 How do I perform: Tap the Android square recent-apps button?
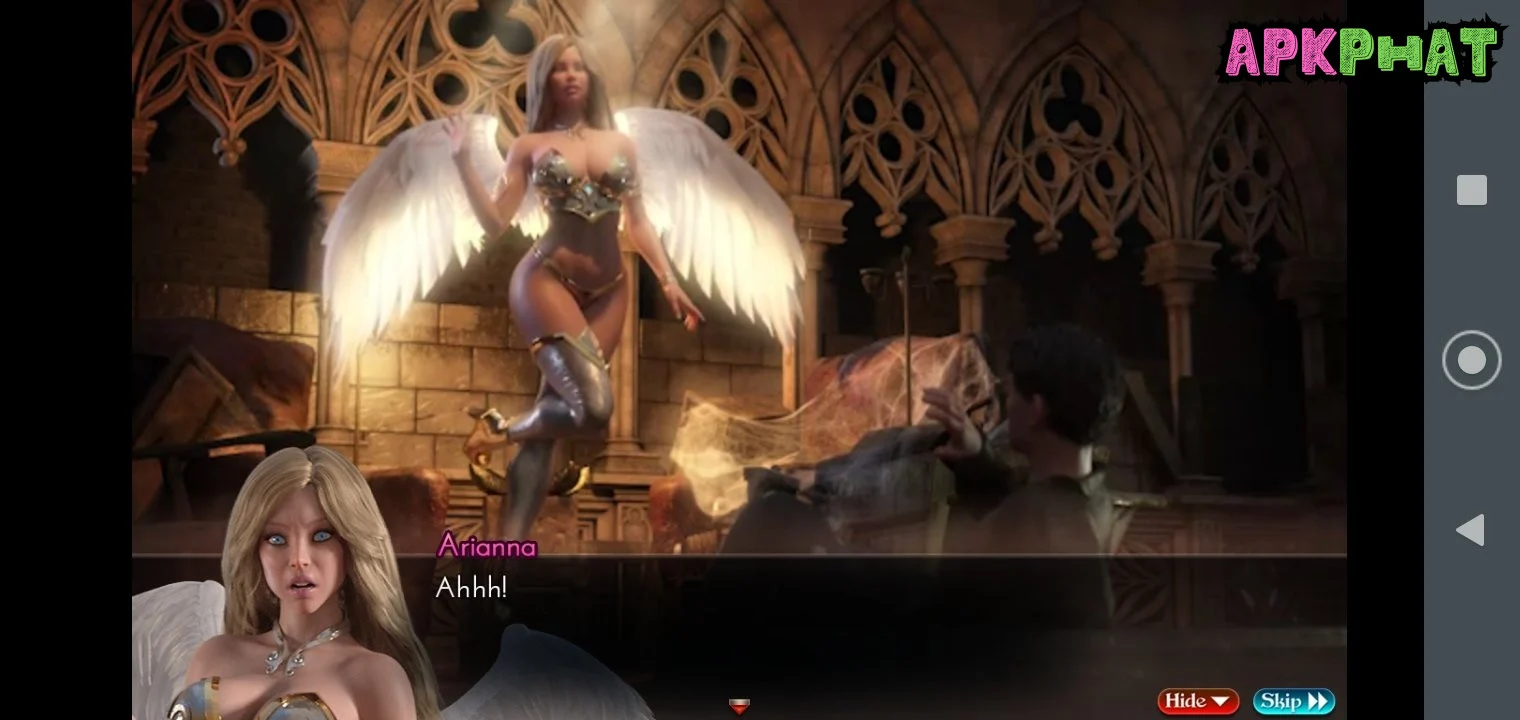pyautogui.click(x=1471, y=190)
